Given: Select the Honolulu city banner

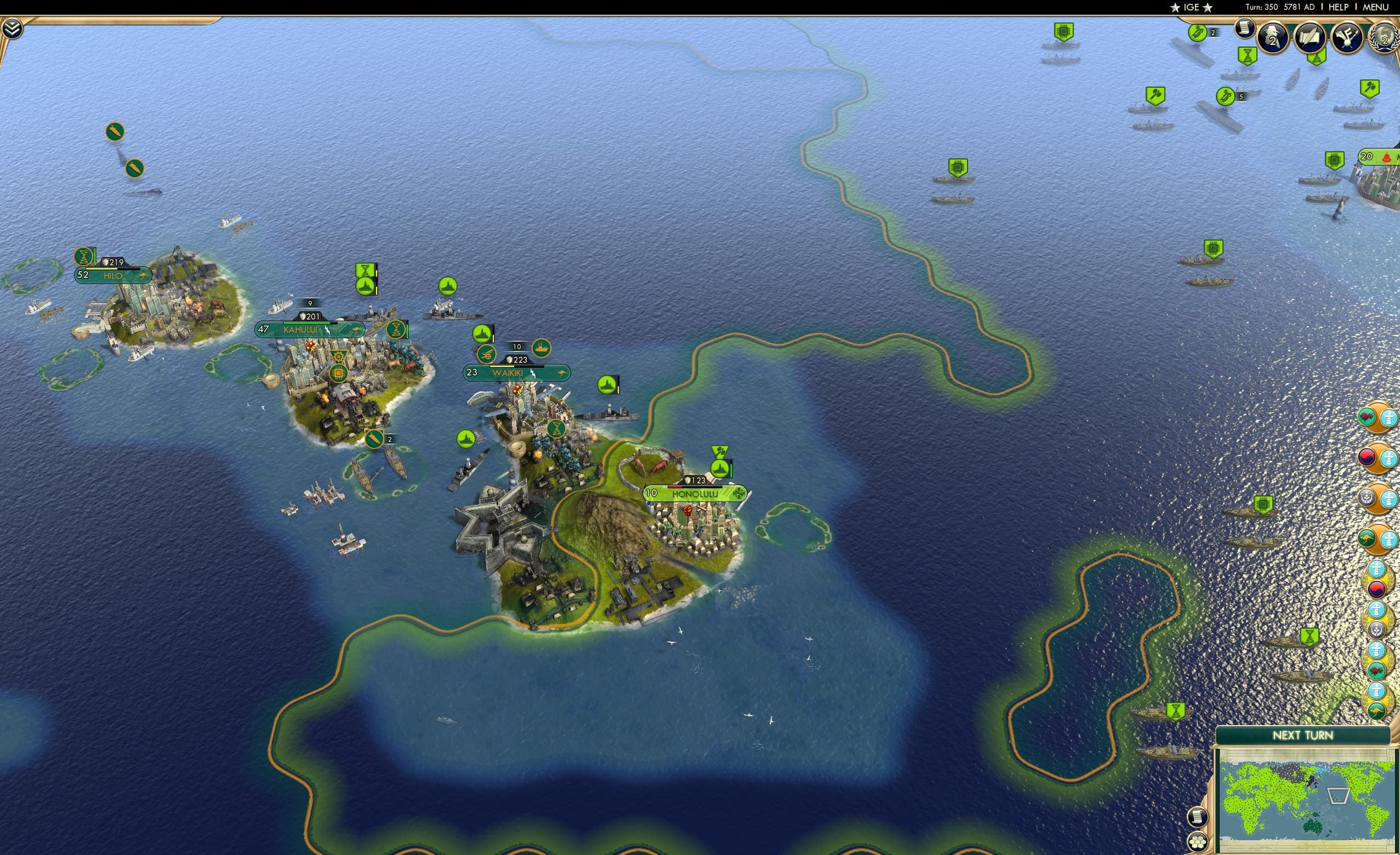Looking at the screenshot, I should (x=696, y=495).
